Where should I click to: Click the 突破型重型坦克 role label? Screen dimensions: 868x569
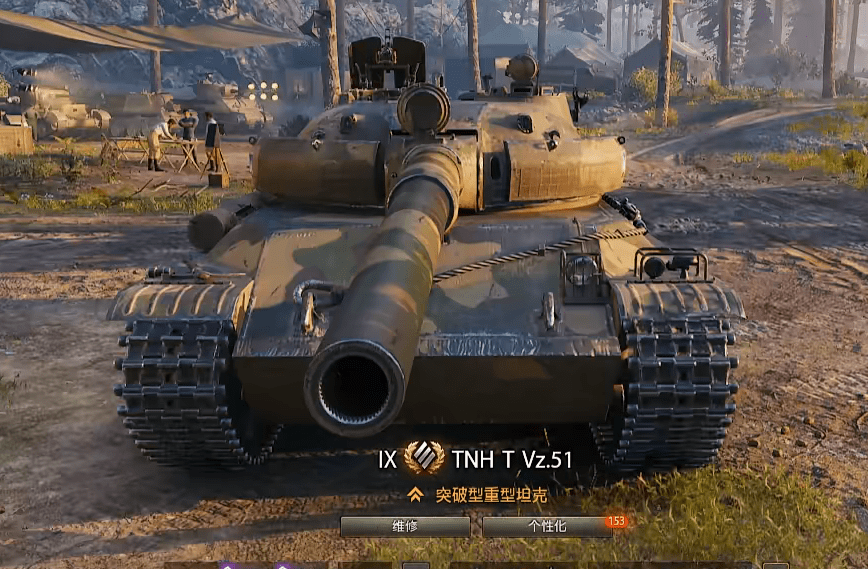491,494
